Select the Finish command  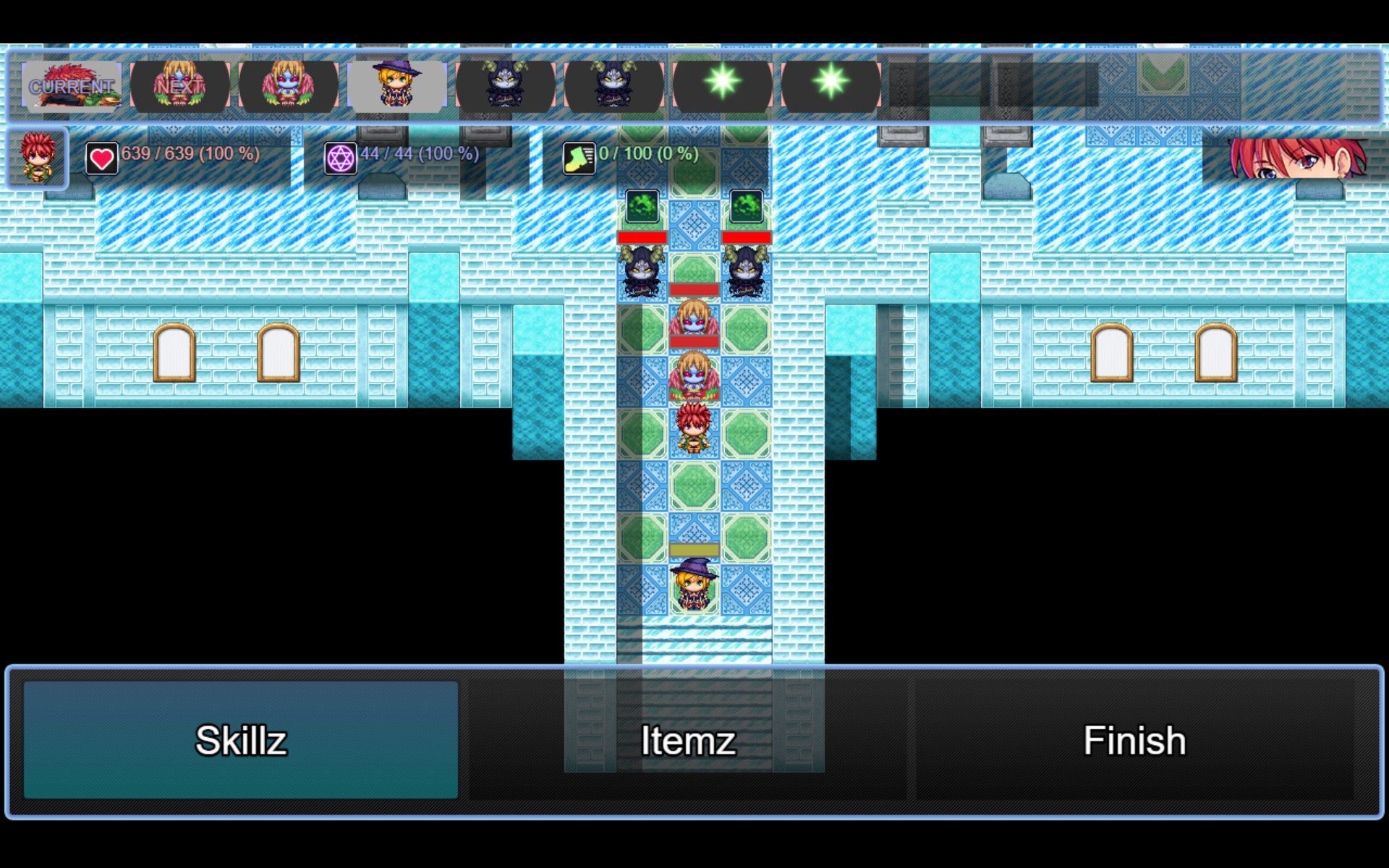point(1133,740)
